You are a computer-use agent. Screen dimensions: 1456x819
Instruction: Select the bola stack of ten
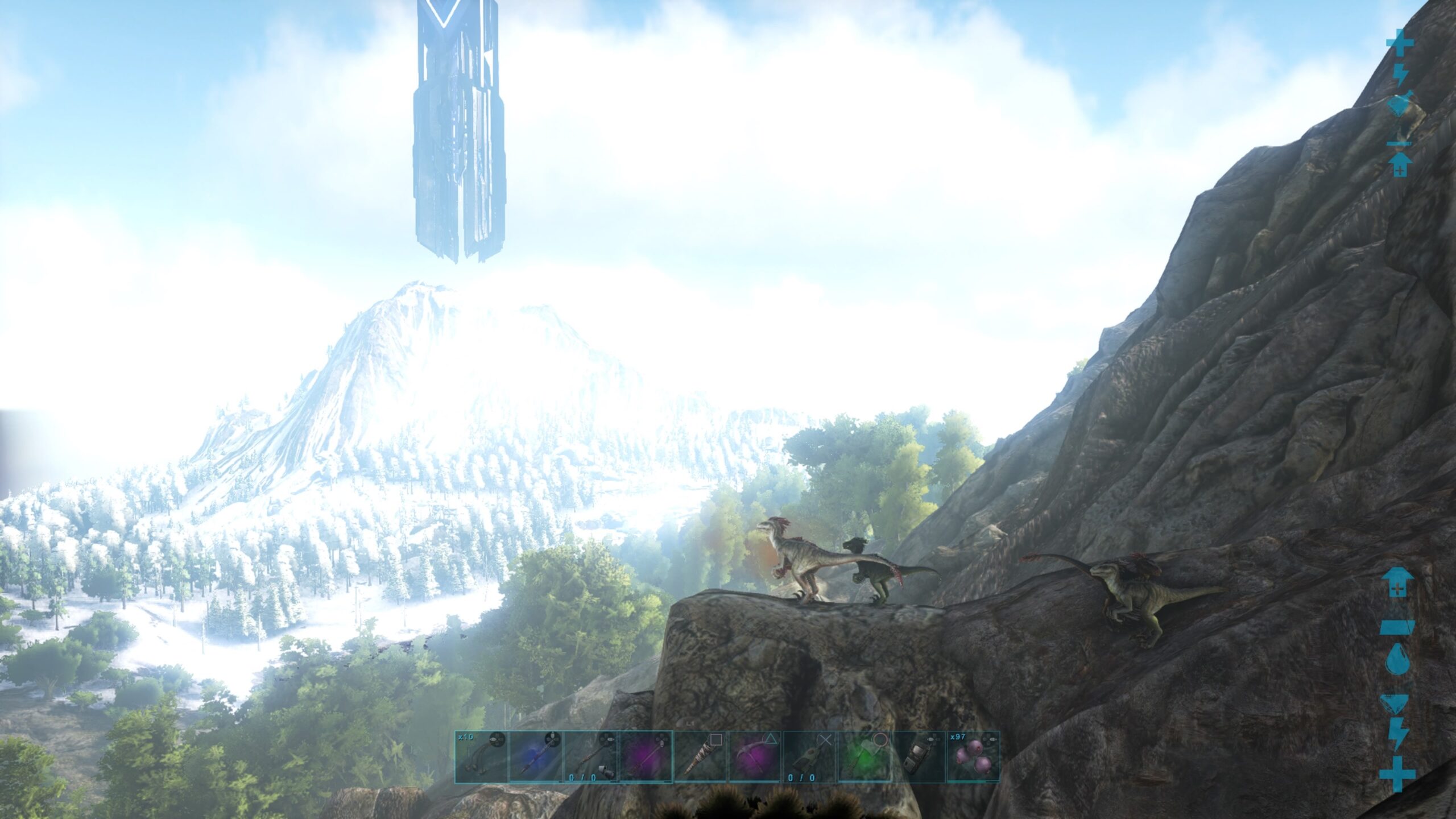click(x=481, y=756)
